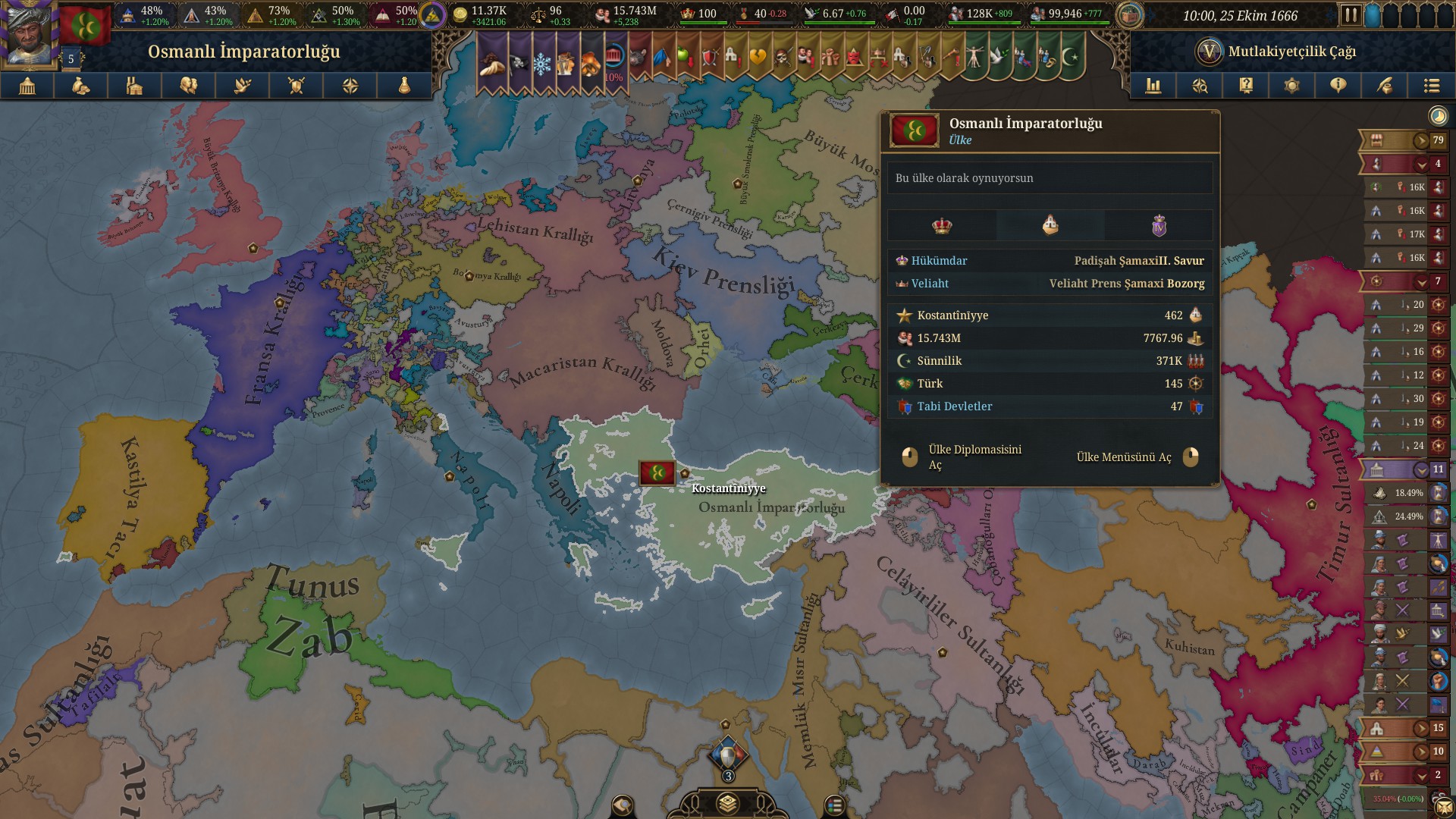Open the geopolitics compass panel
This screenshot has height=819, width=1456.
click(x=350, y=86)
